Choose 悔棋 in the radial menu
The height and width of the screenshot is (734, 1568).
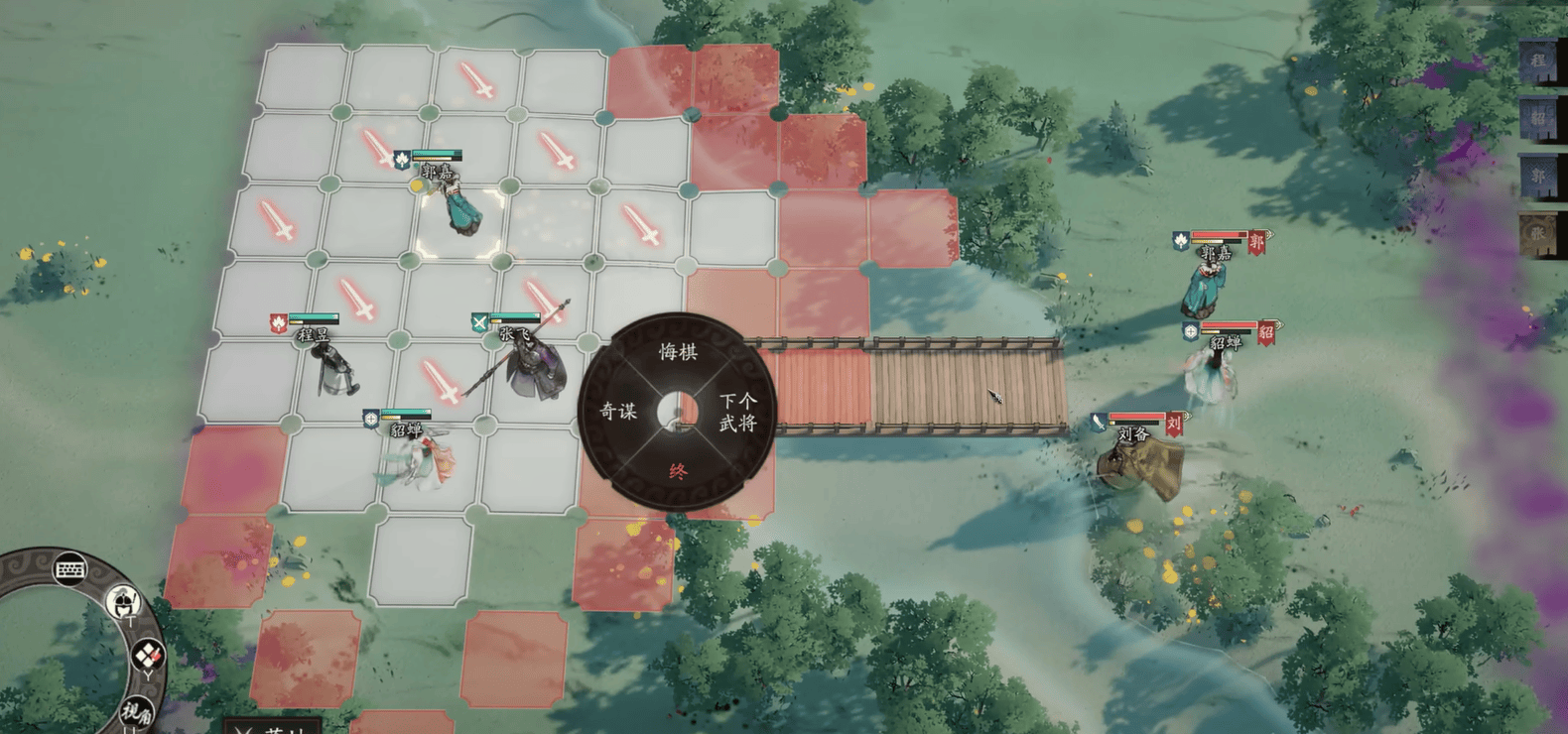(678, 352)
